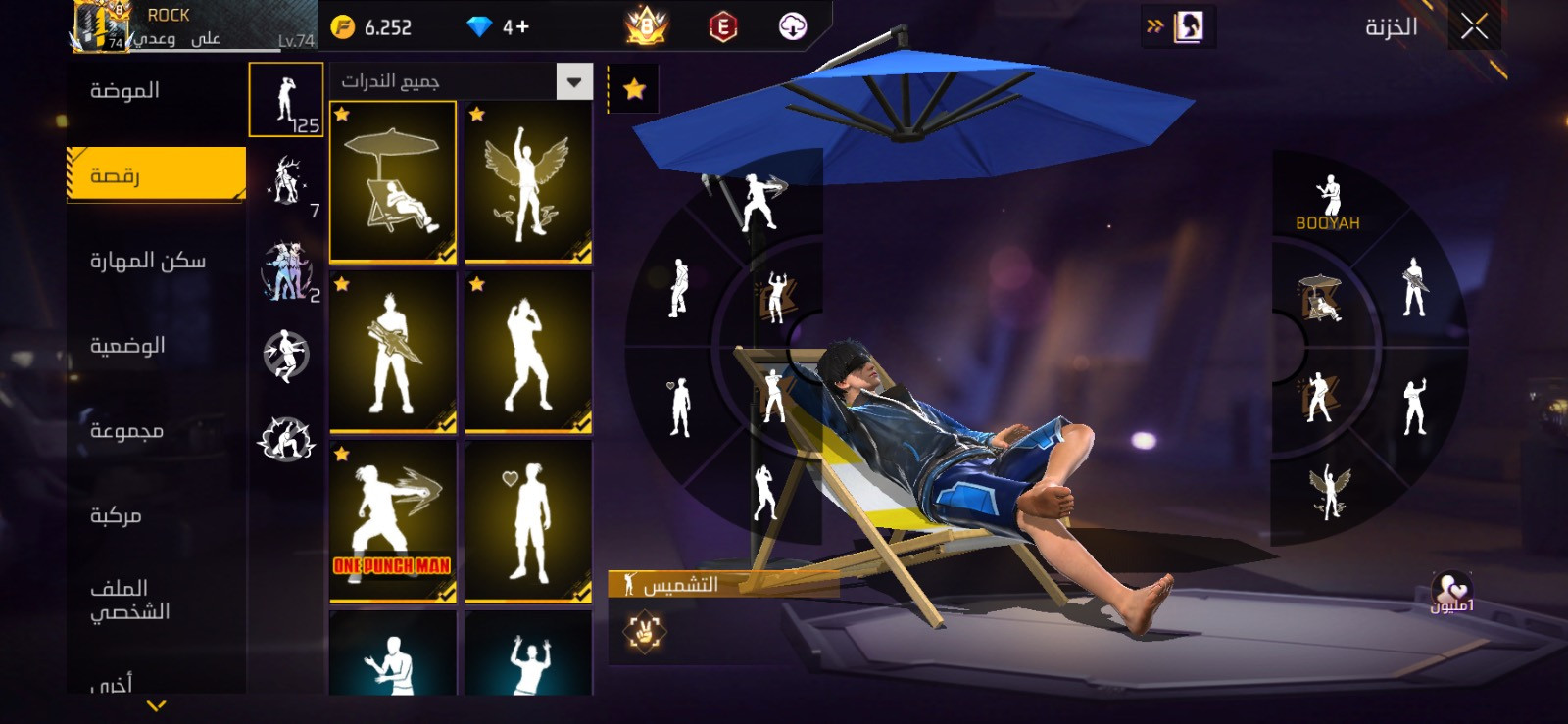The image size is (1568, 724).
Task: Click the BOOYAH emote wheel slot
Action: pyautogui.click(x=1328, y=203)
